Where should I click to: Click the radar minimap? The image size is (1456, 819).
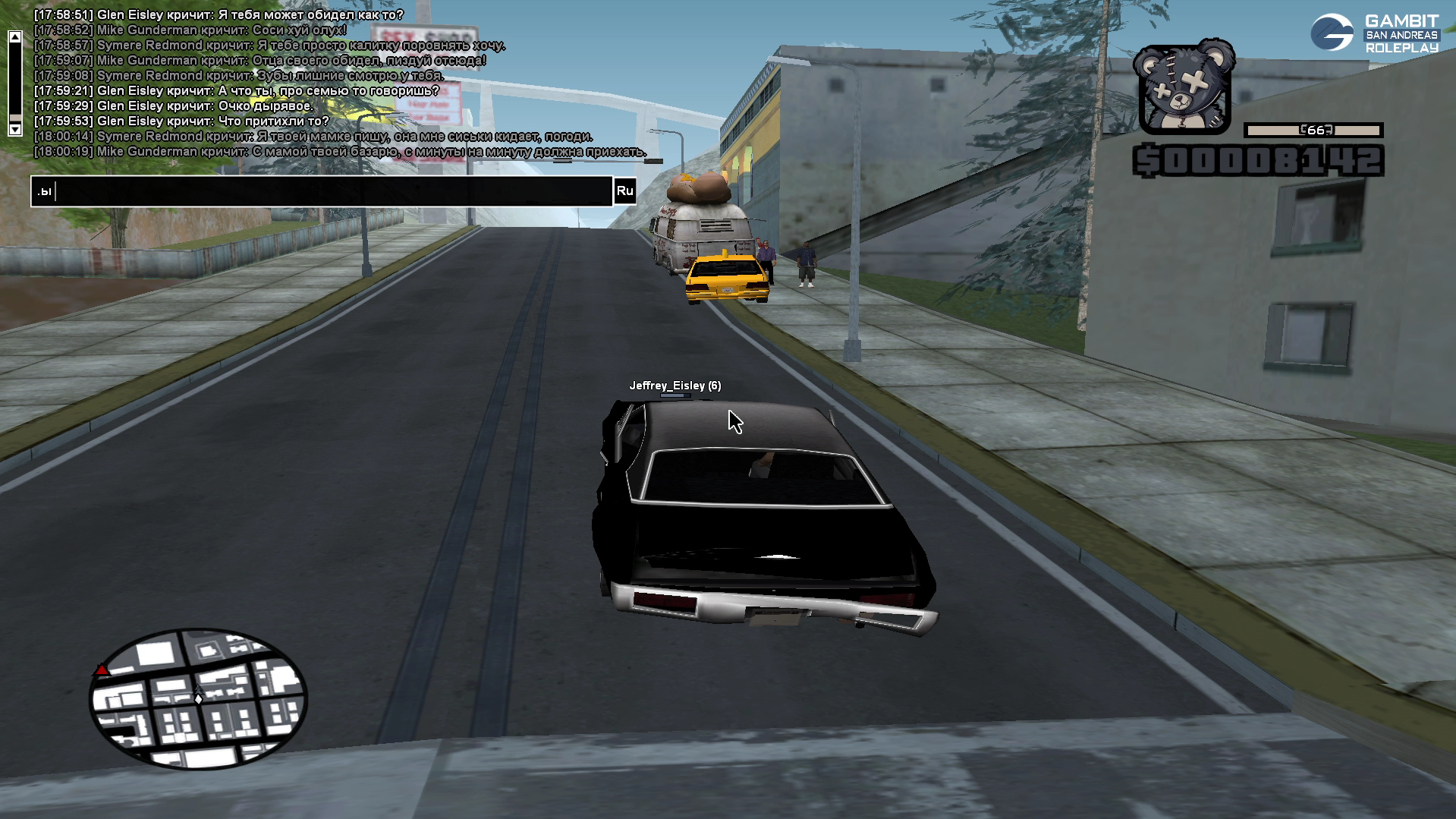[198, 699]
